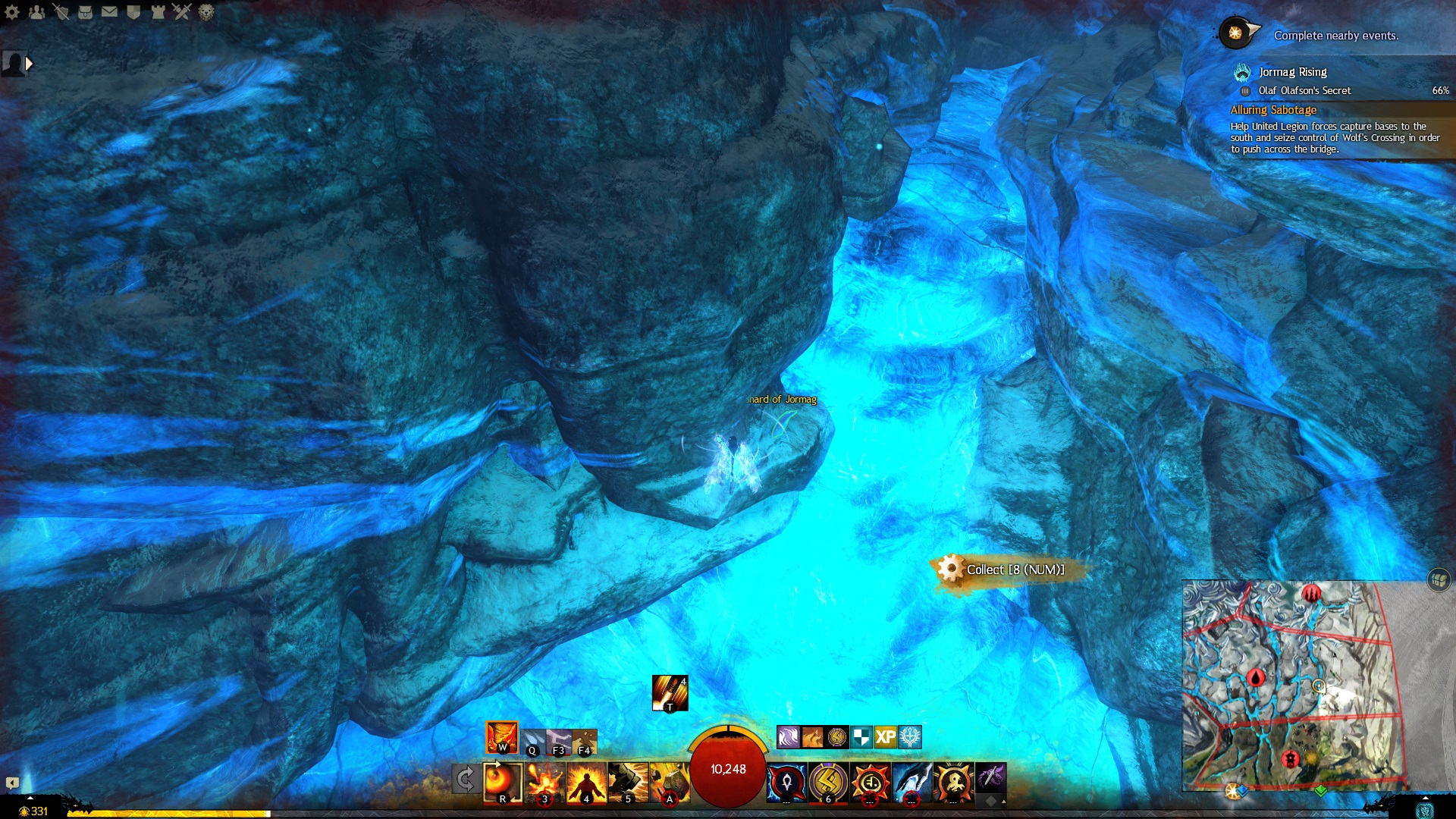This screenshot has width=1456, height=819.
Task: Activate the fire attunement tornado icon
Action: (502, 737)
